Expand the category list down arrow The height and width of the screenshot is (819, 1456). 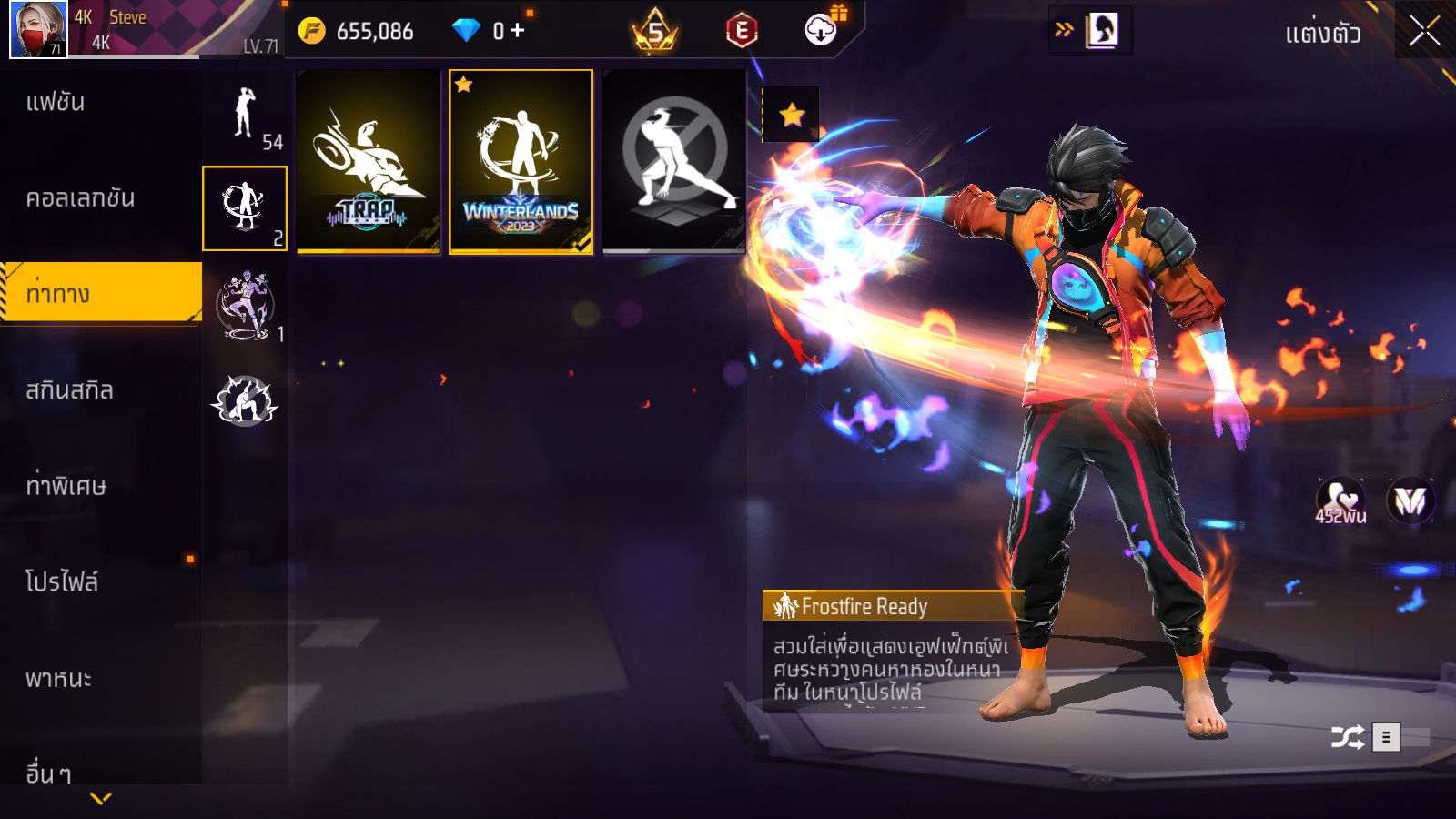coord(101,798)
